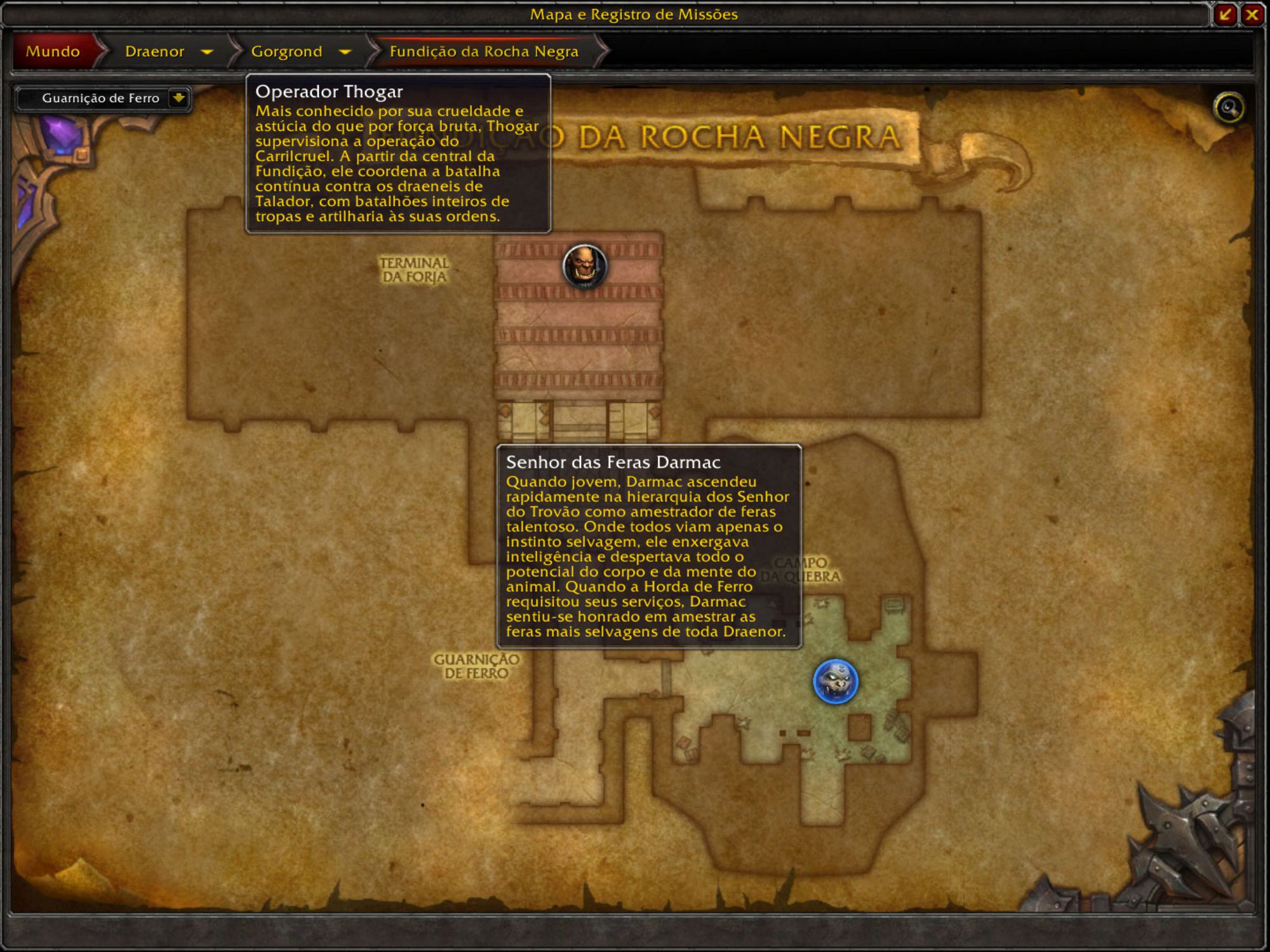Navigate to the Gorgrond zone map
1270x952 pixels.
point(286,51)
